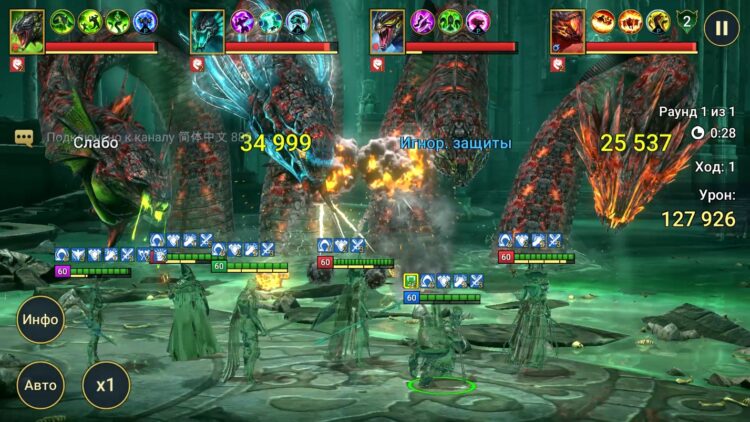Inspect the blue skill of the green head
Viewport: 750px width, 422px height.
[145, 21]
